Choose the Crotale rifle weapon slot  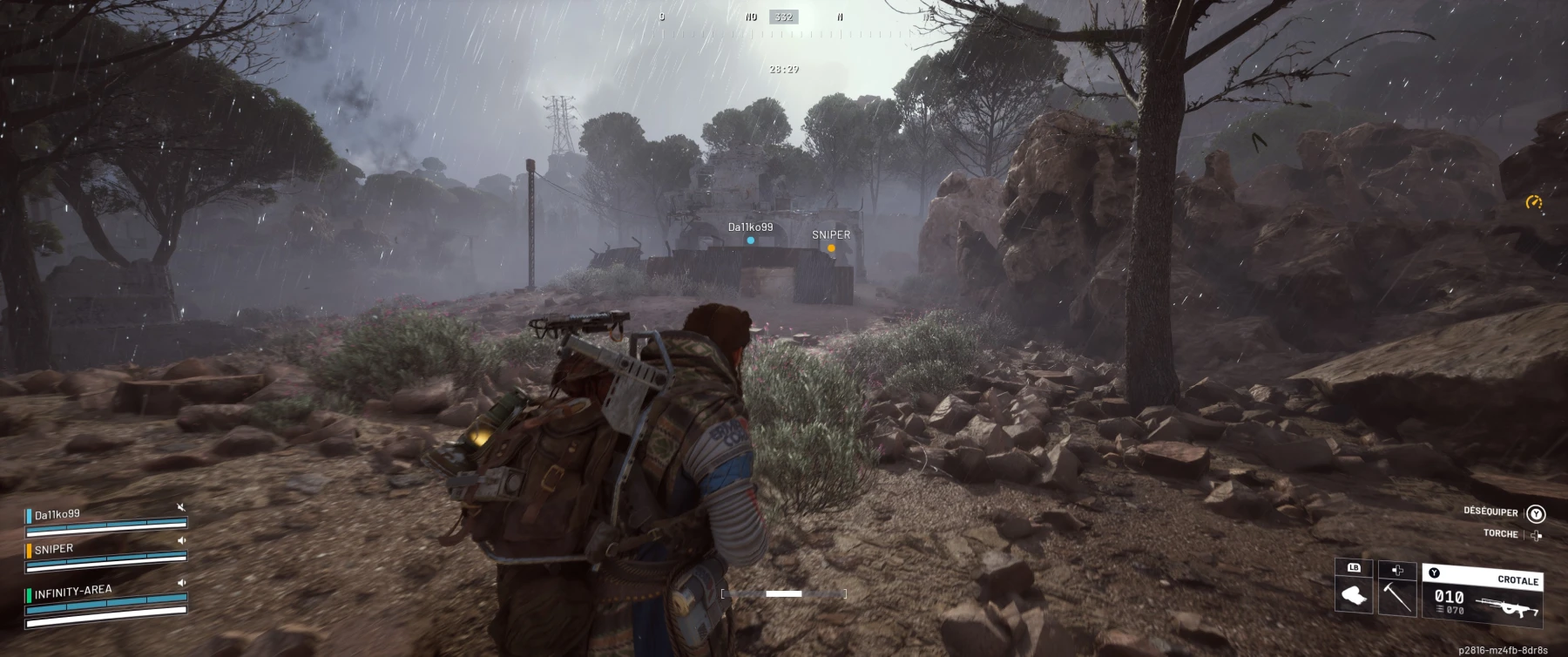[x=1483, y=598]
